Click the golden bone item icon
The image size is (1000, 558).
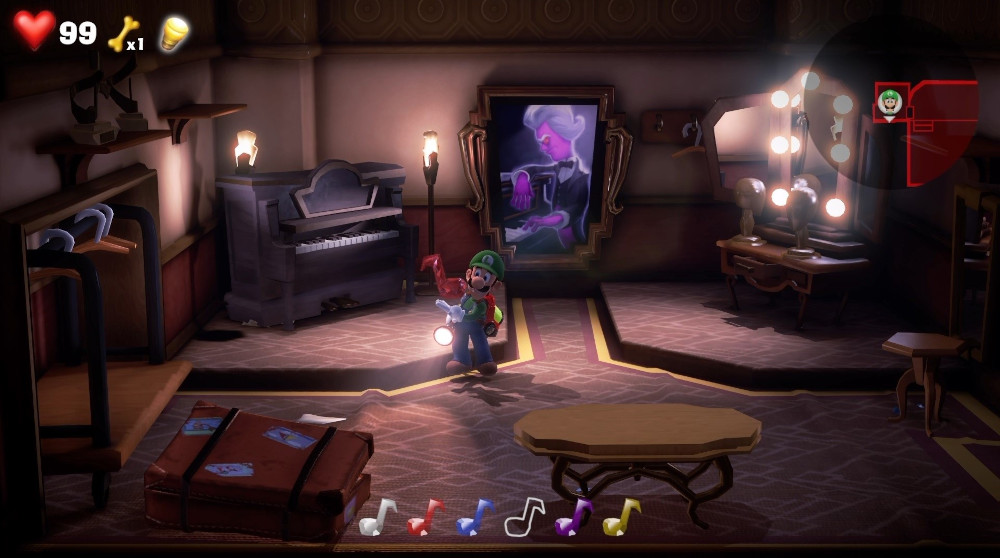pyautogui.click(x=122, y=33)
